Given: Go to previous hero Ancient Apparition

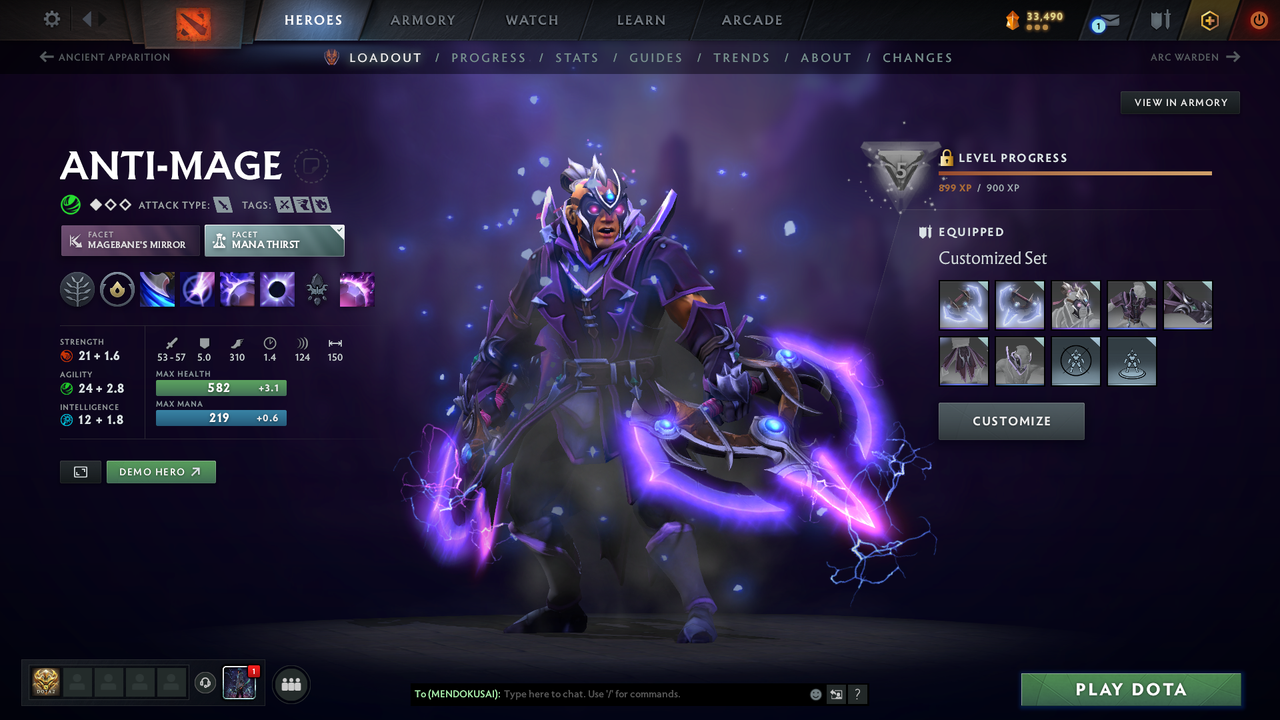Looking at the screenshot, I should [105, 57].
